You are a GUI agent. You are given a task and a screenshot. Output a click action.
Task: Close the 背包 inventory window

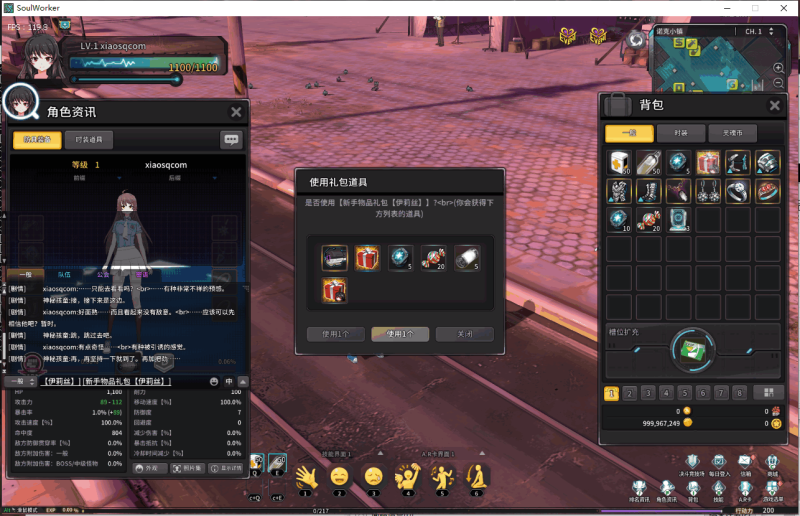[x=774, y=105]
